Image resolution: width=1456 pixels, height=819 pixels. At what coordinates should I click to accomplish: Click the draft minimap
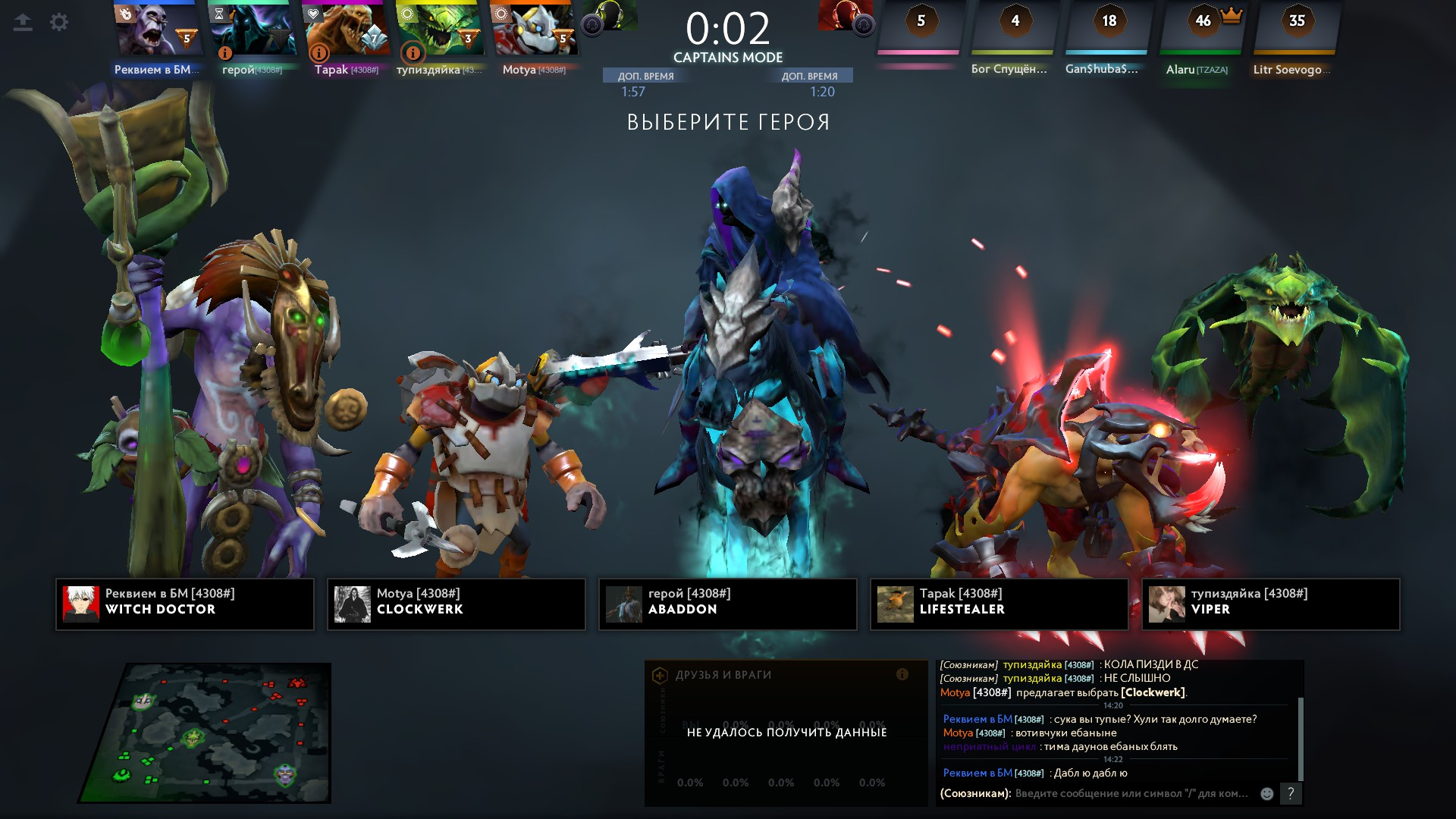coord(205,733)
